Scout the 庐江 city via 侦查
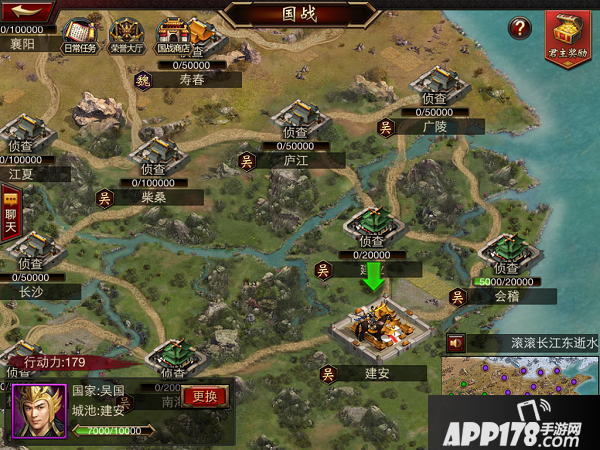The image size is (600, 450). (x=295, y=132)
